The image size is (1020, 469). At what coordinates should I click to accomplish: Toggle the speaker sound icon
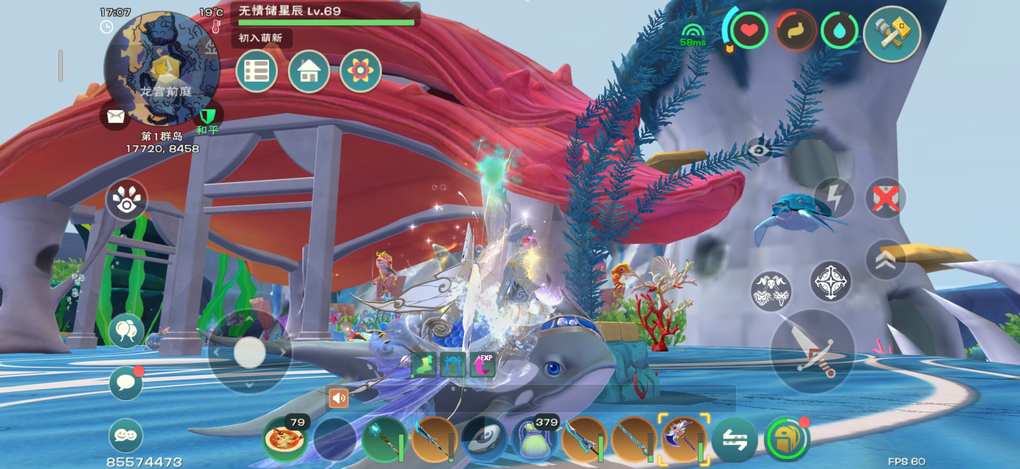point(338,399)
